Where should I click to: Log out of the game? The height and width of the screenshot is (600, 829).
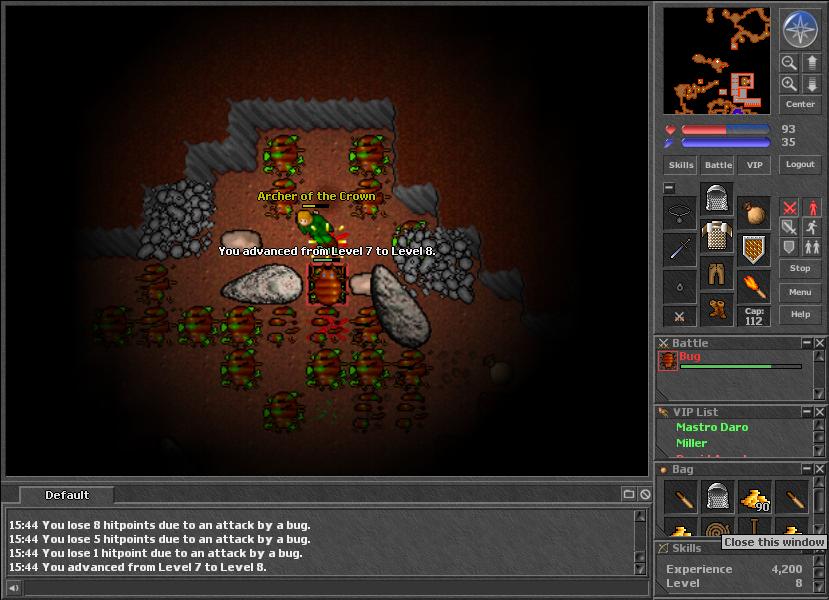pos(800,165)
